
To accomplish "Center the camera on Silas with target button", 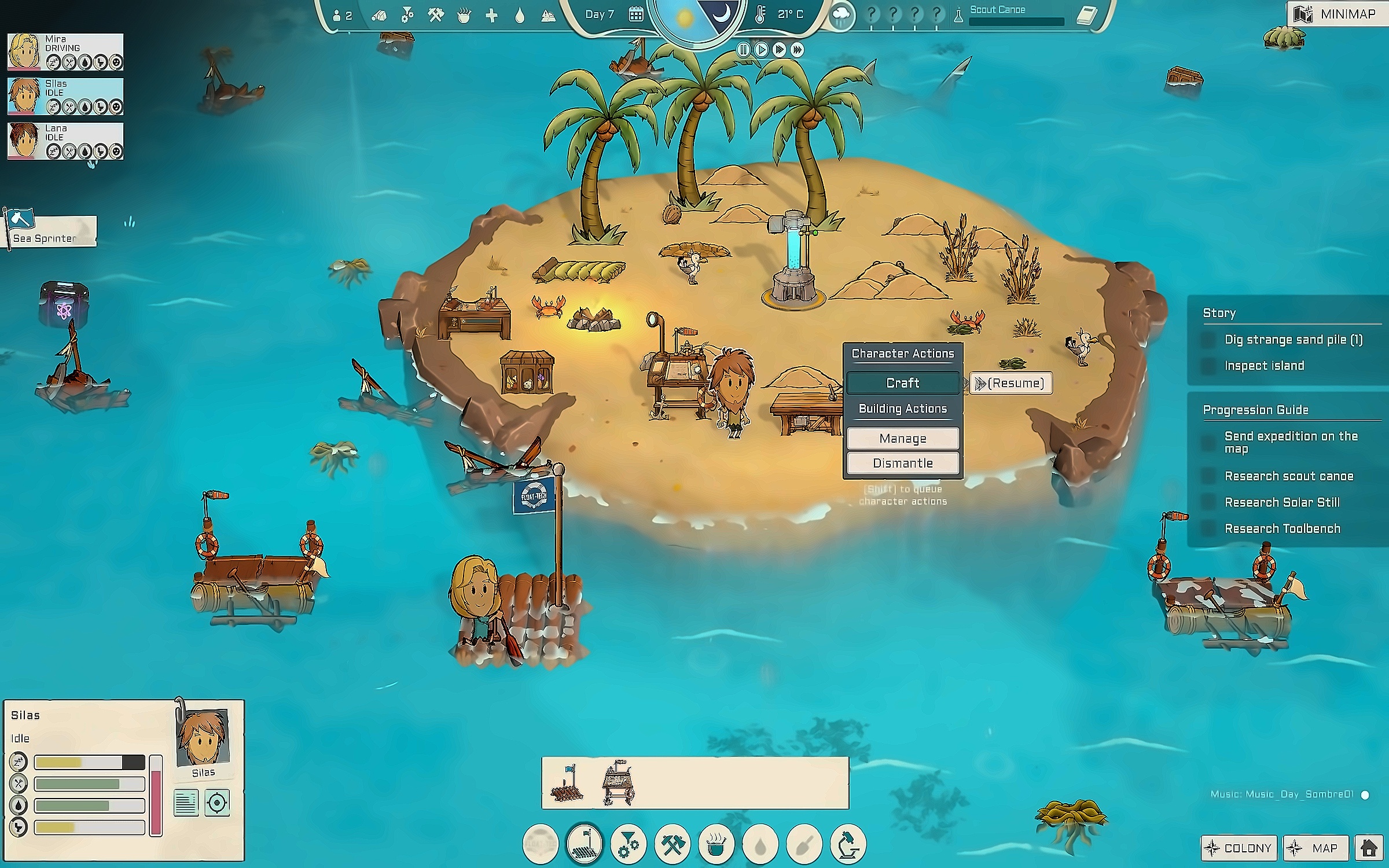I will coord(217,803).
